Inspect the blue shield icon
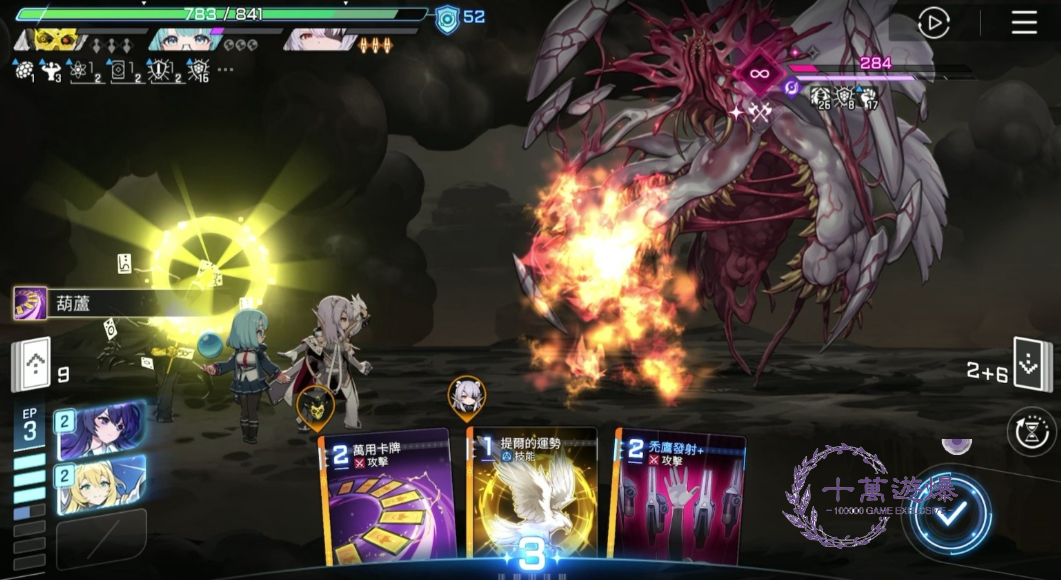Viewport: 1061px width, 580px height. (447, 18)
